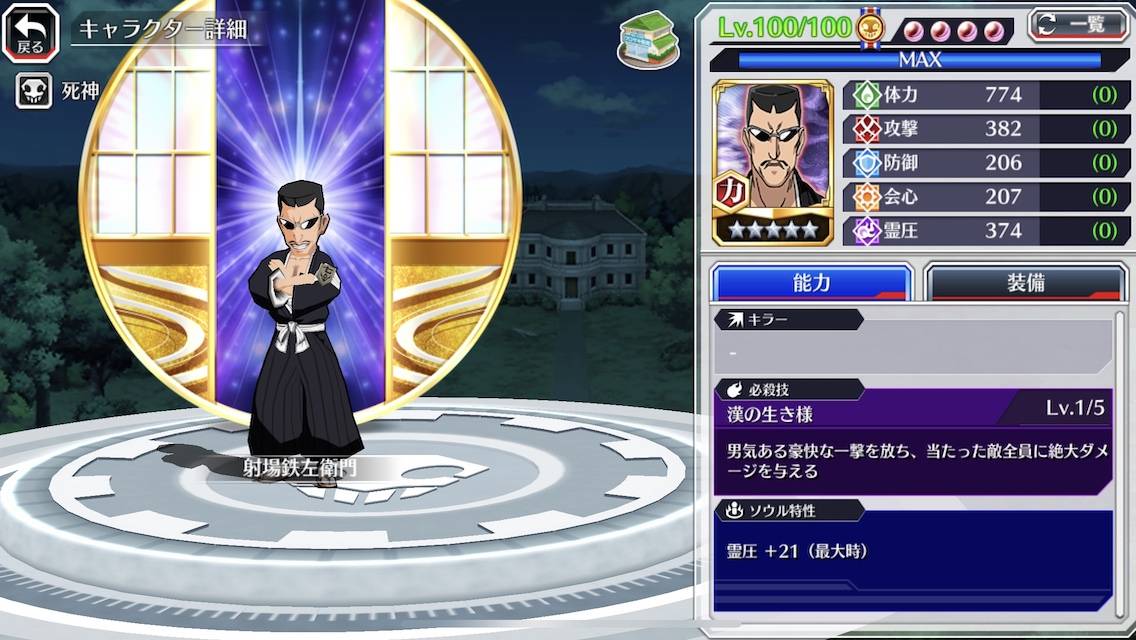1136x640 pixels.
Task: Go back with the 戻る button
Action: (x=30, y=33)
